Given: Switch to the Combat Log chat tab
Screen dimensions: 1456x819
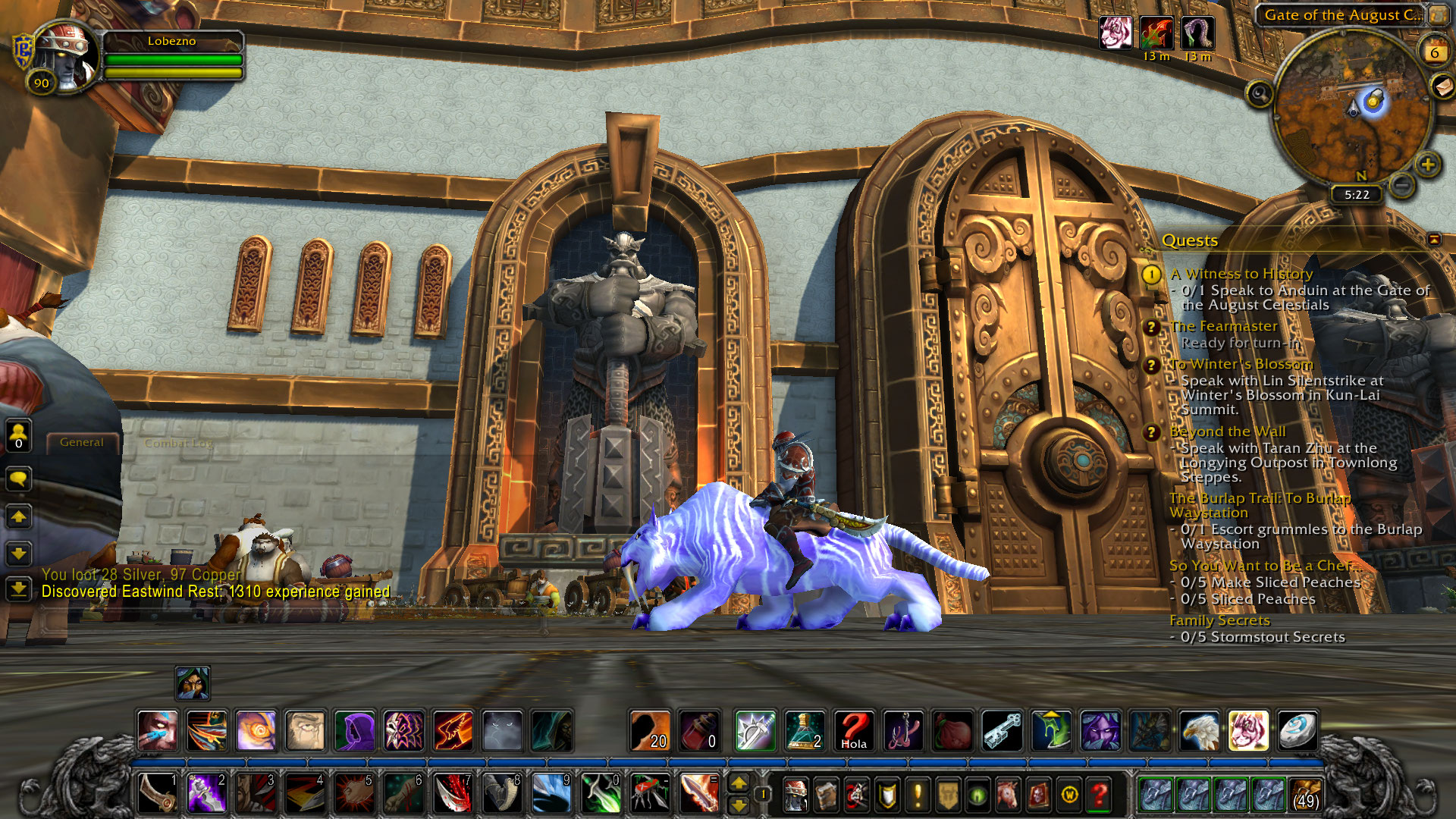Looking at the screenshot, I should [x=178, y=443].
